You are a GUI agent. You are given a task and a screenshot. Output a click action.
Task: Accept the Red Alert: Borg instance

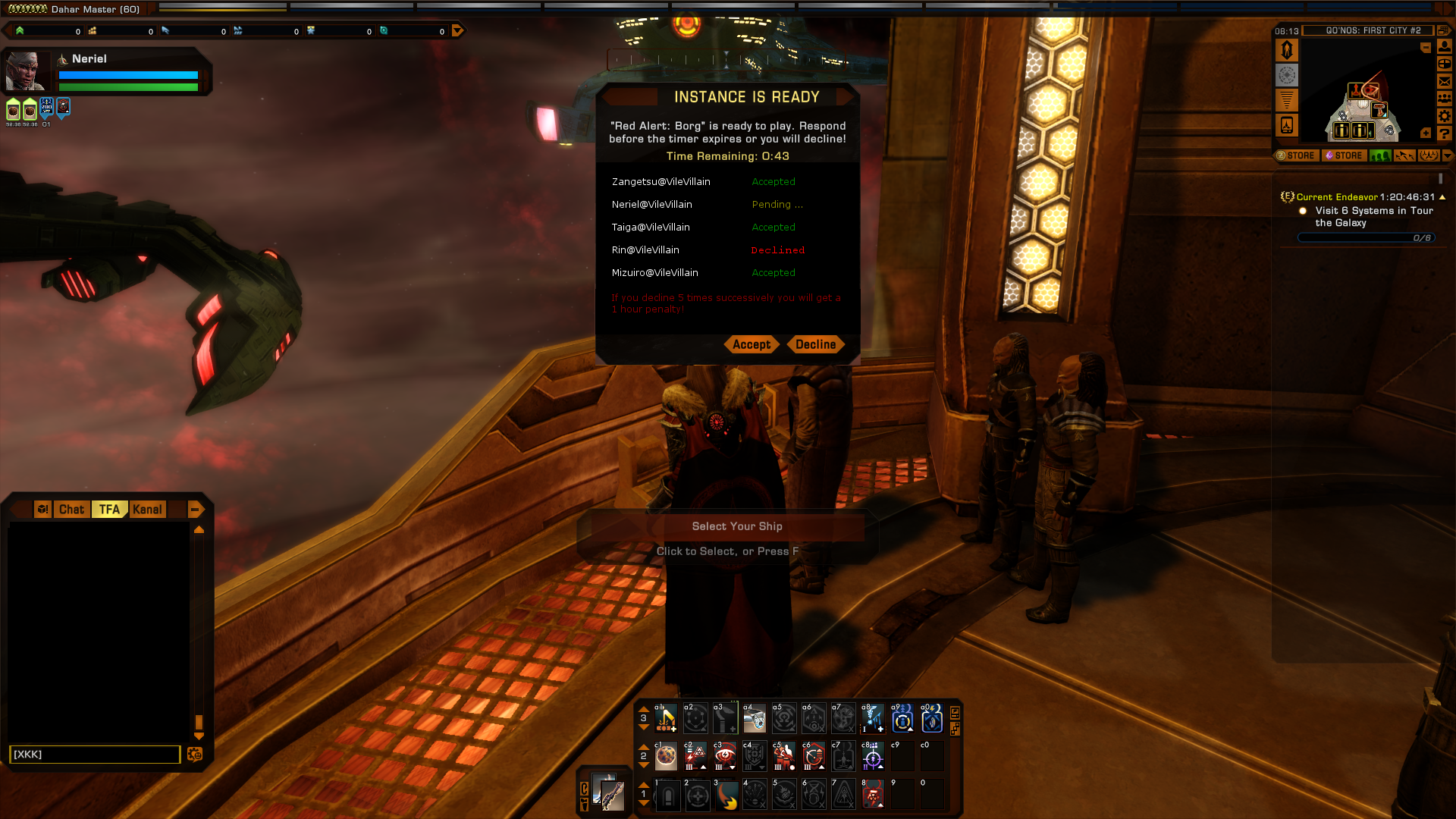[751, 344]
